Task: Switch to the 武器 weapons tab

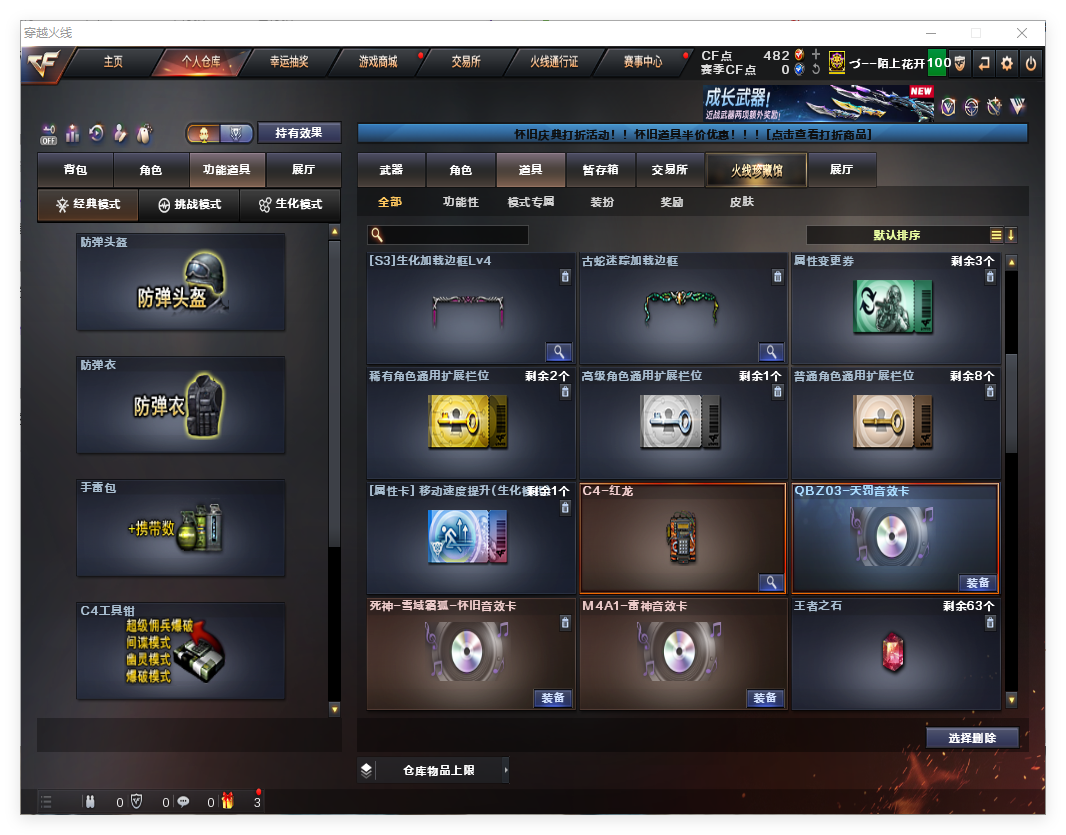Action: click(x=391, y=170)
